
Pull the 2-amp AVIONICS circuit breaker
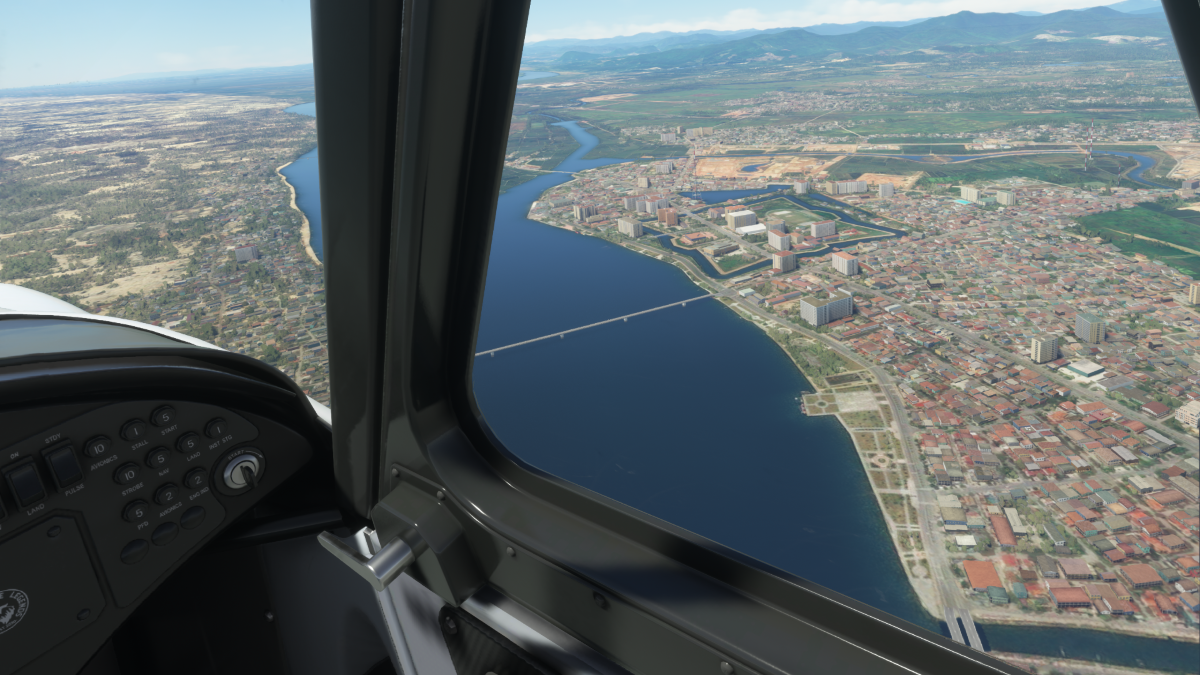point(166,494)
